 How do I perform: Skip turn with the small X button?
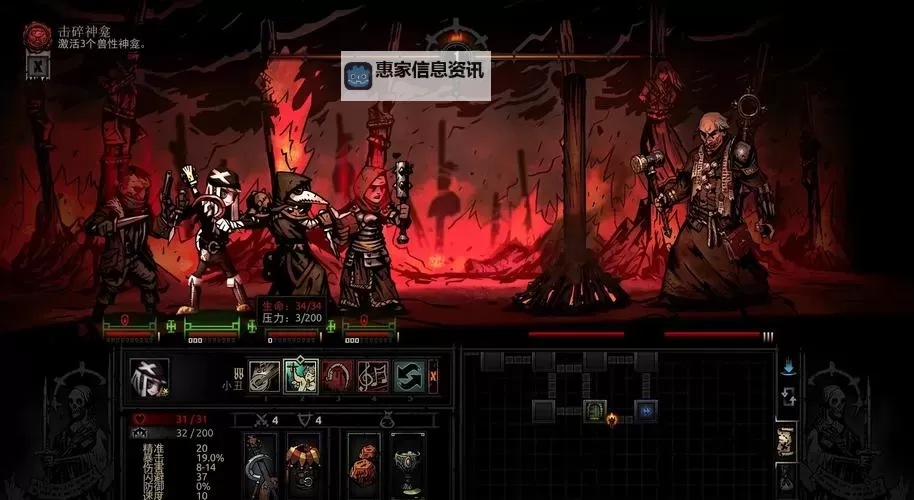click(x=433, y=376)
